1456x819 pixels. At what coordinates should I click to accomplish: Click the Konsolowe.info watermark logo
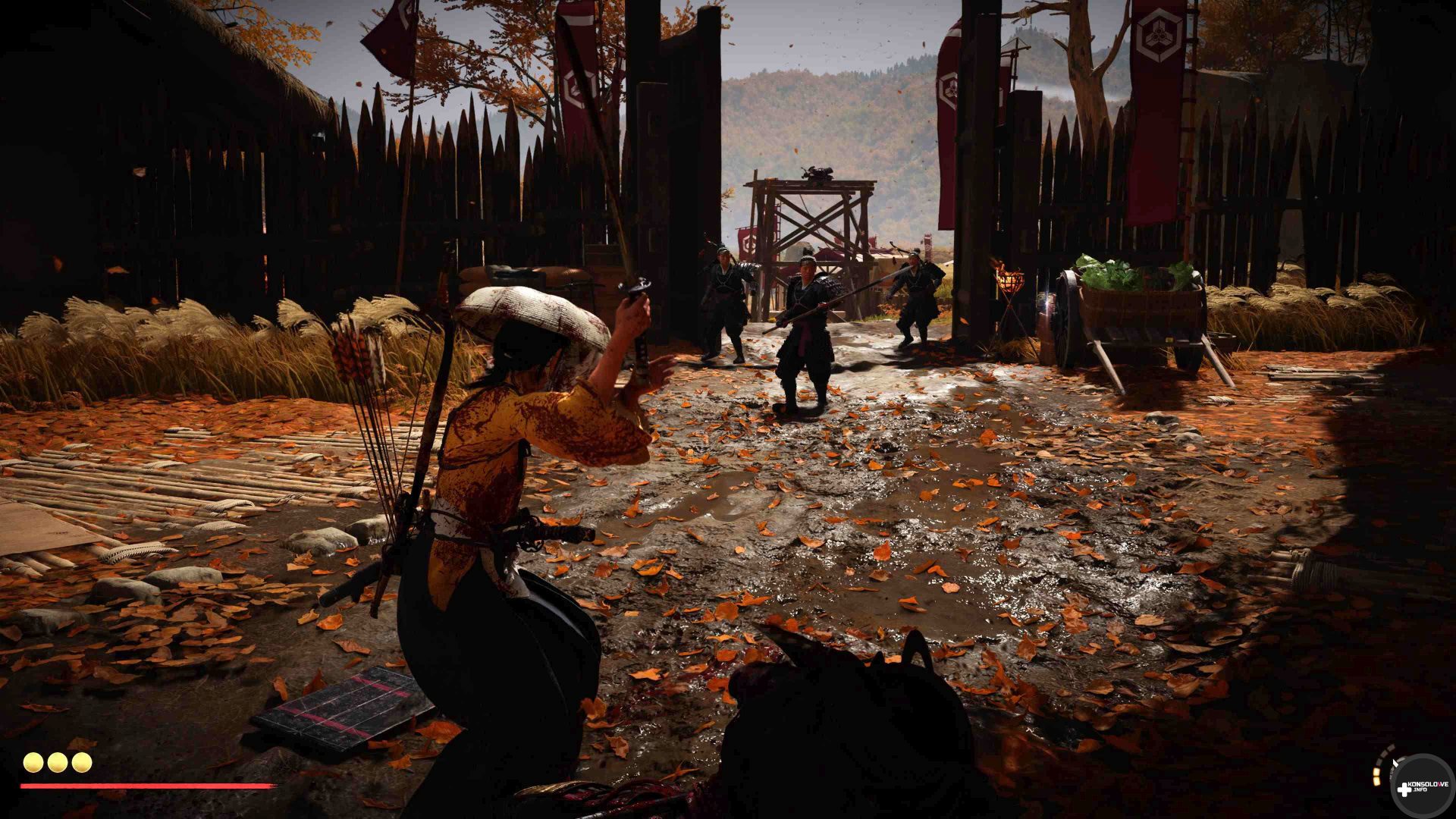1422,786
